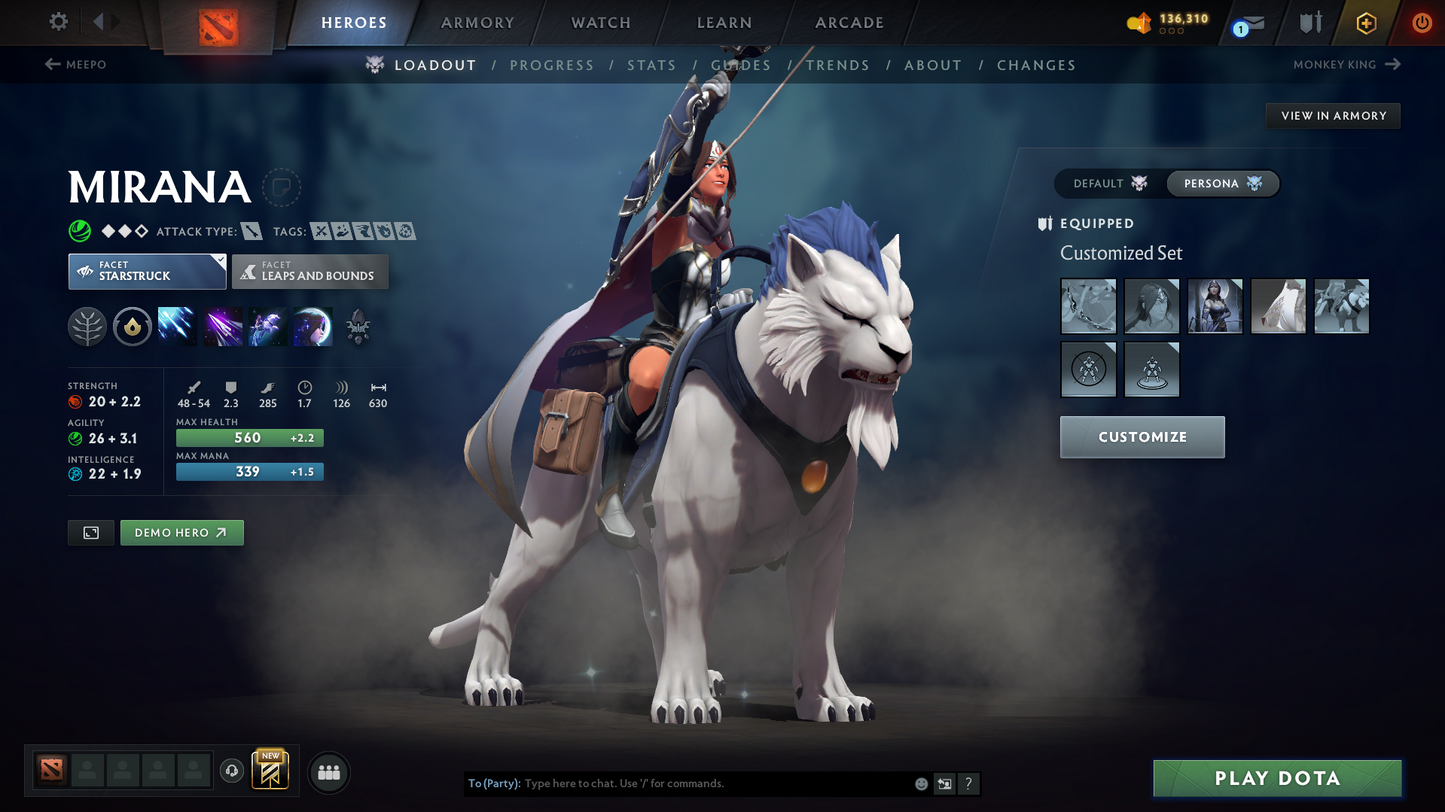Click the CUSTOMIZE button

tap(1142, 436)
